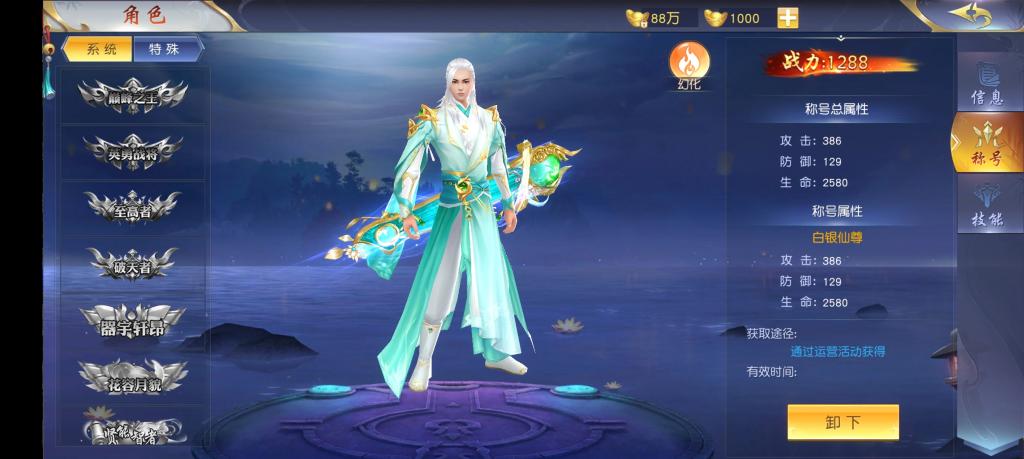Viewport: 1024px width, 459px height.
Task: Choose the 破天者 title
Action: (133, 264)
